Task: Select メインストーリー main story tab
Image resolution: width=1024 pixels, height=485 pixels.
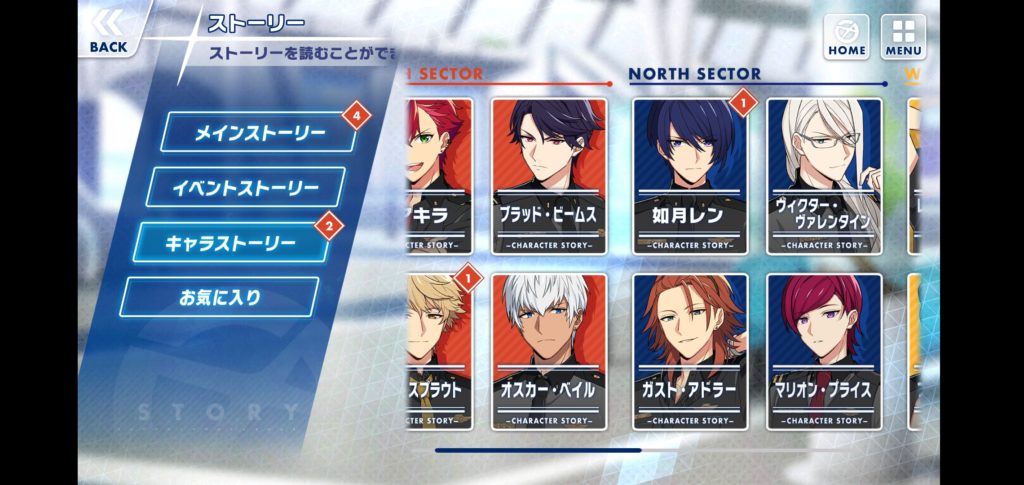Action: coord(258,133)
